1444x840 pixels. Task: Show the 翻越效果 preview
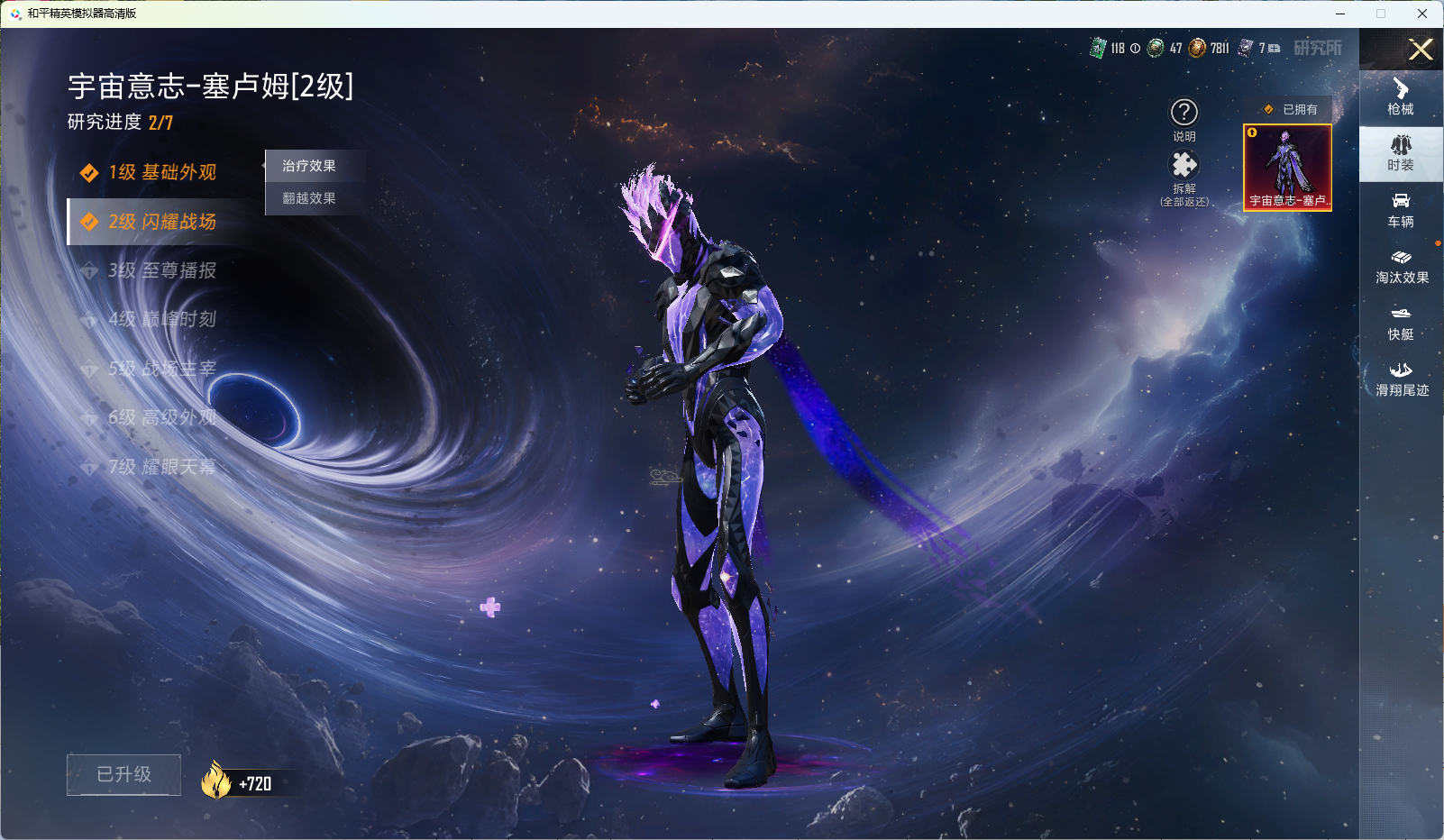[309, 198]
